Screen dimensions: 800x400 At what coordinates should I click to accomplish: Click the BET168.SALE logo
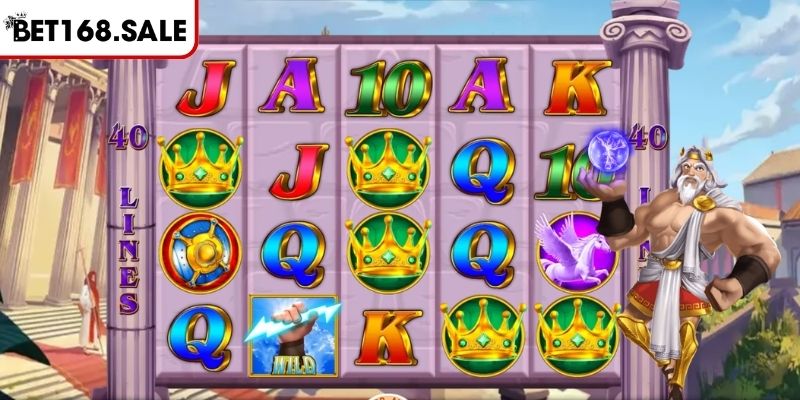(98, 28)
